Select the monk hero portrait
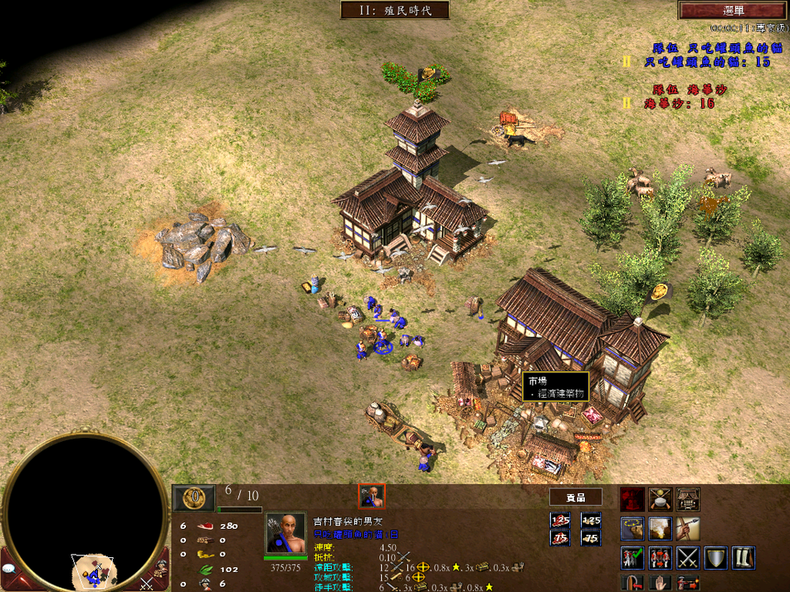 [x=286, y=533]
